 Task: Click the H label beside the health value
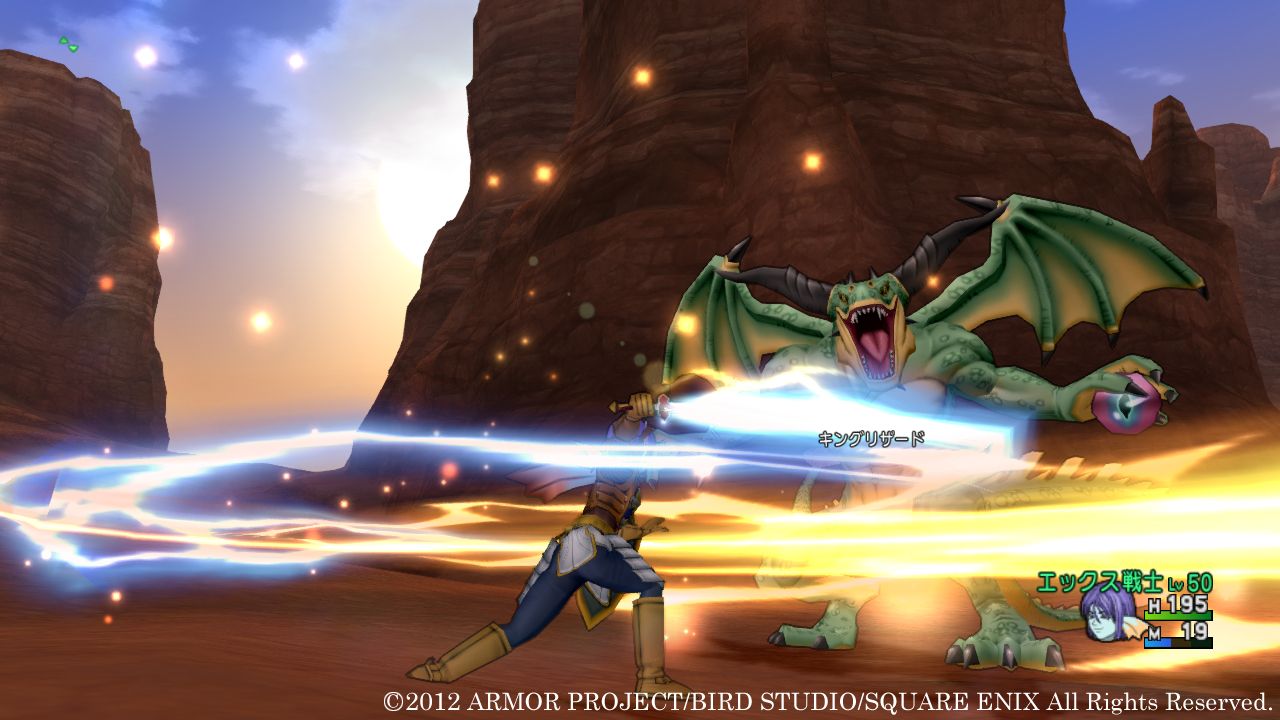tap(1155, 604)
